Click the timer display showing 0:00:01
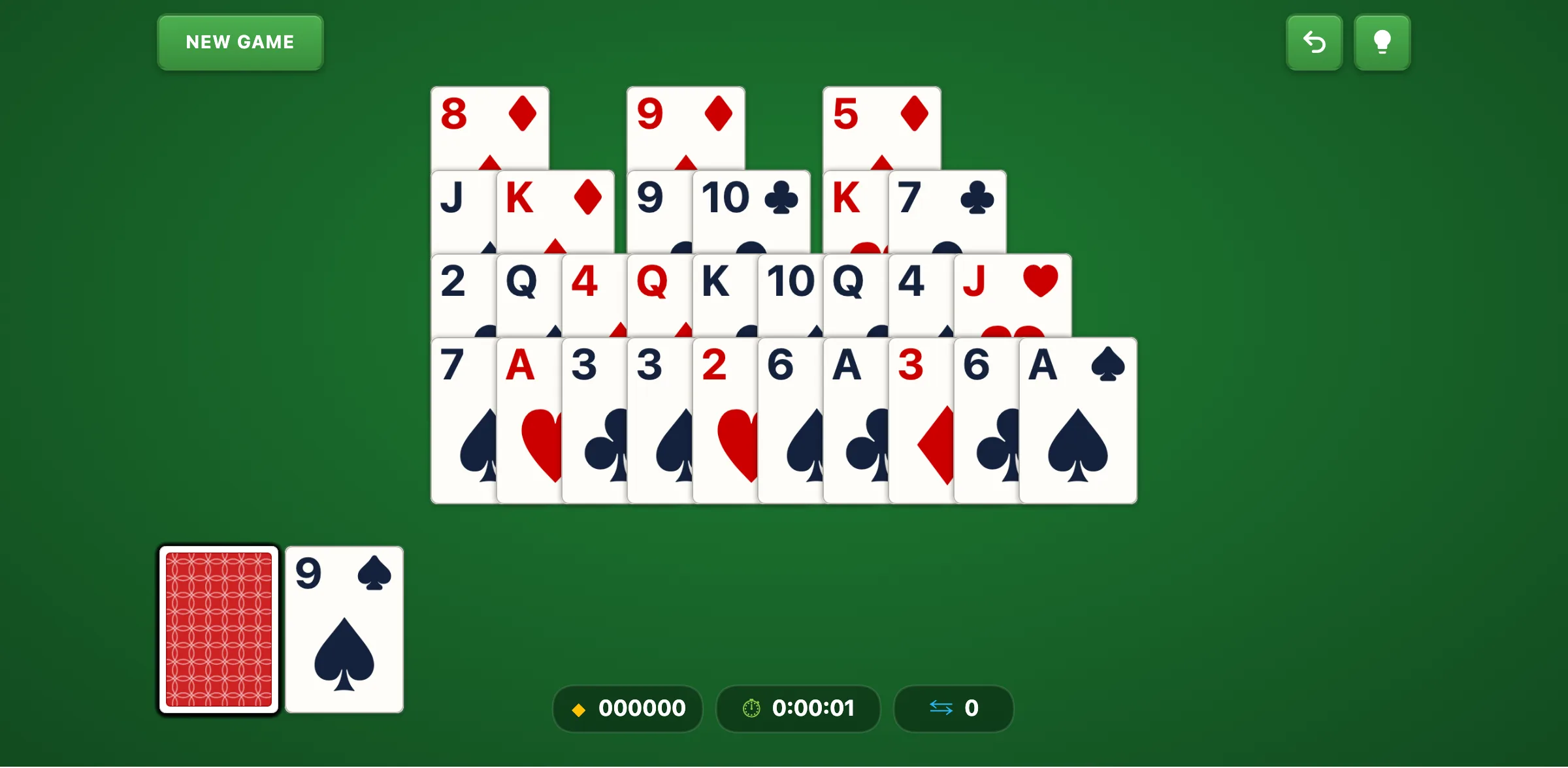 [813, 709]
